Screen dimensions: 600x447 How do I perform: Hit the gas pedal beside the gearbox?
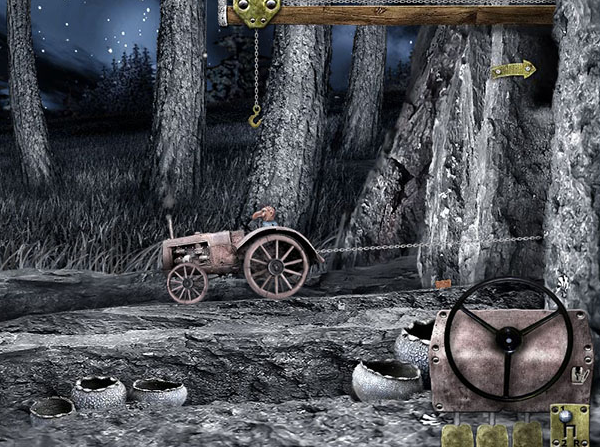tap(527, 436)
